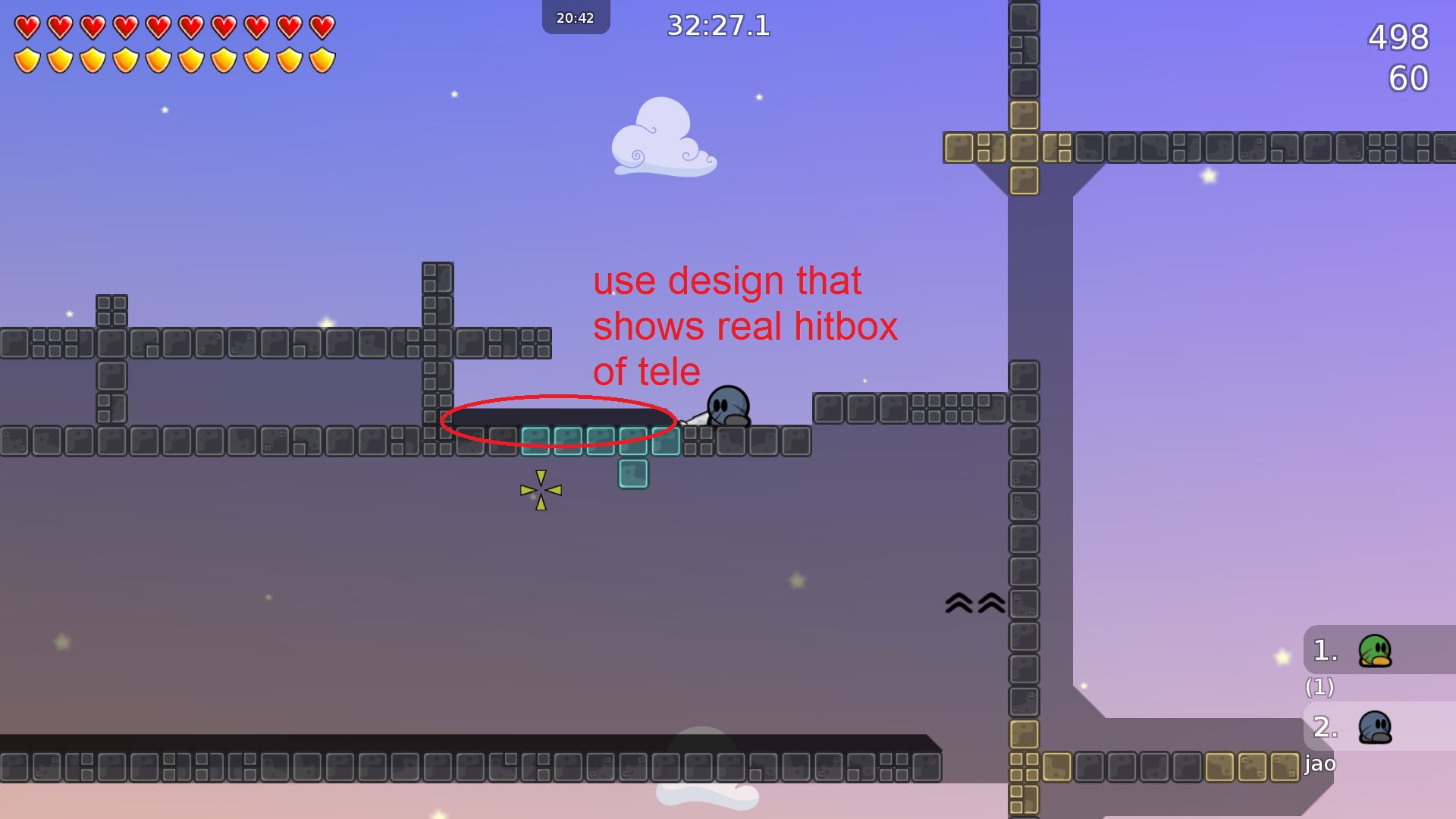
Task: Click the player name jao on the scoreboard
Action: (1319, 764)
